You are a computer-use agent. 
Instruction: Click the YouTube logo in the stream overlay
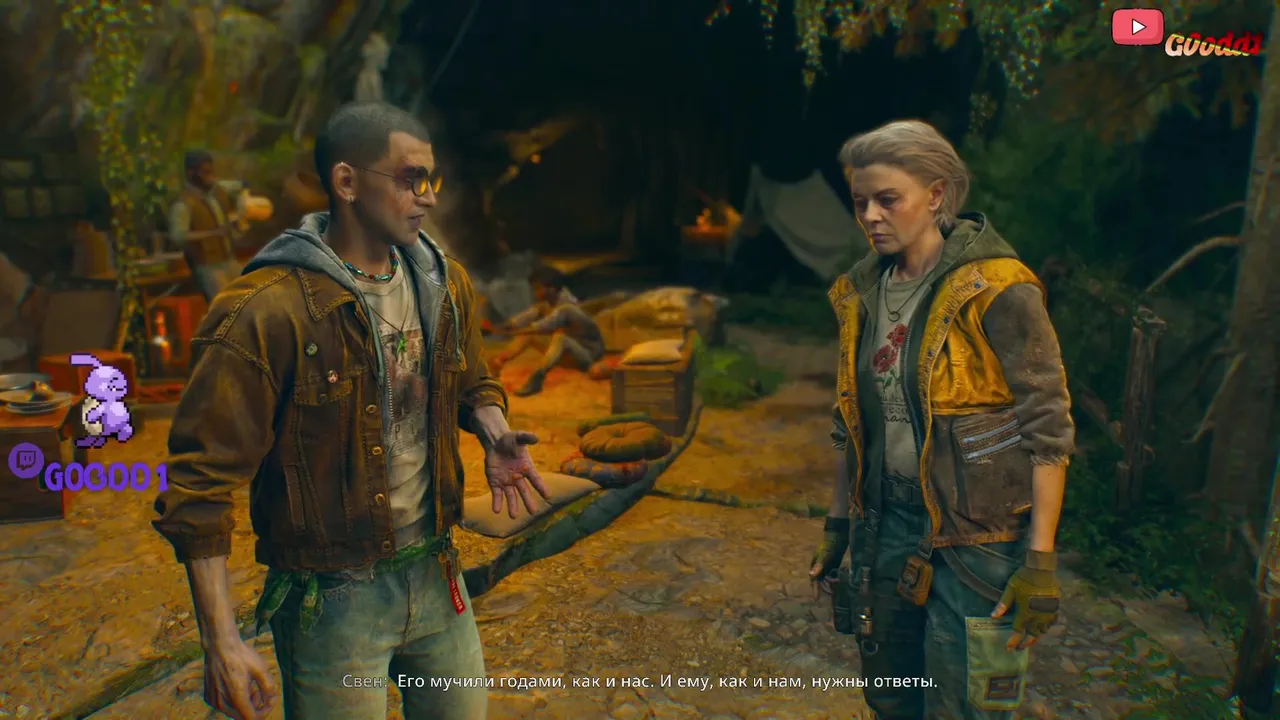point(1137,27)
